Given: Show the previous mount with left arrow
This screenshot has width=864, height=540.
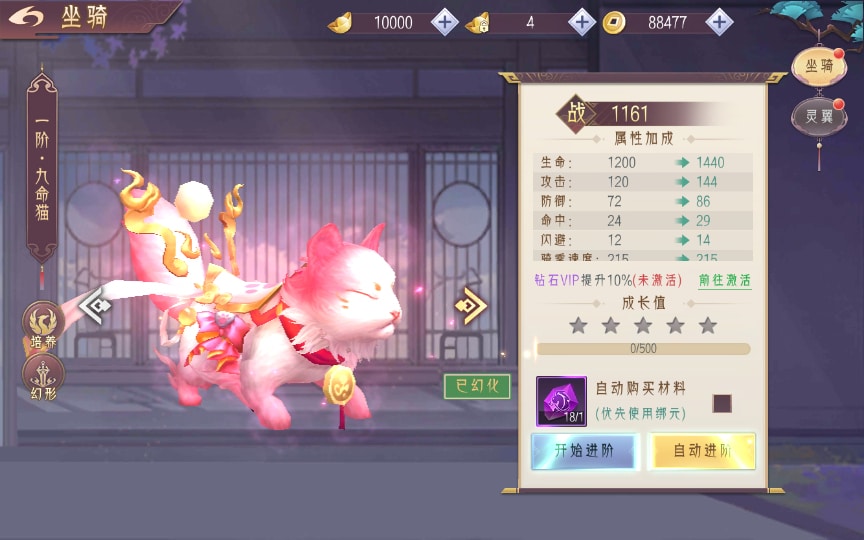Looking at the screenshot, I should point(95,305).
